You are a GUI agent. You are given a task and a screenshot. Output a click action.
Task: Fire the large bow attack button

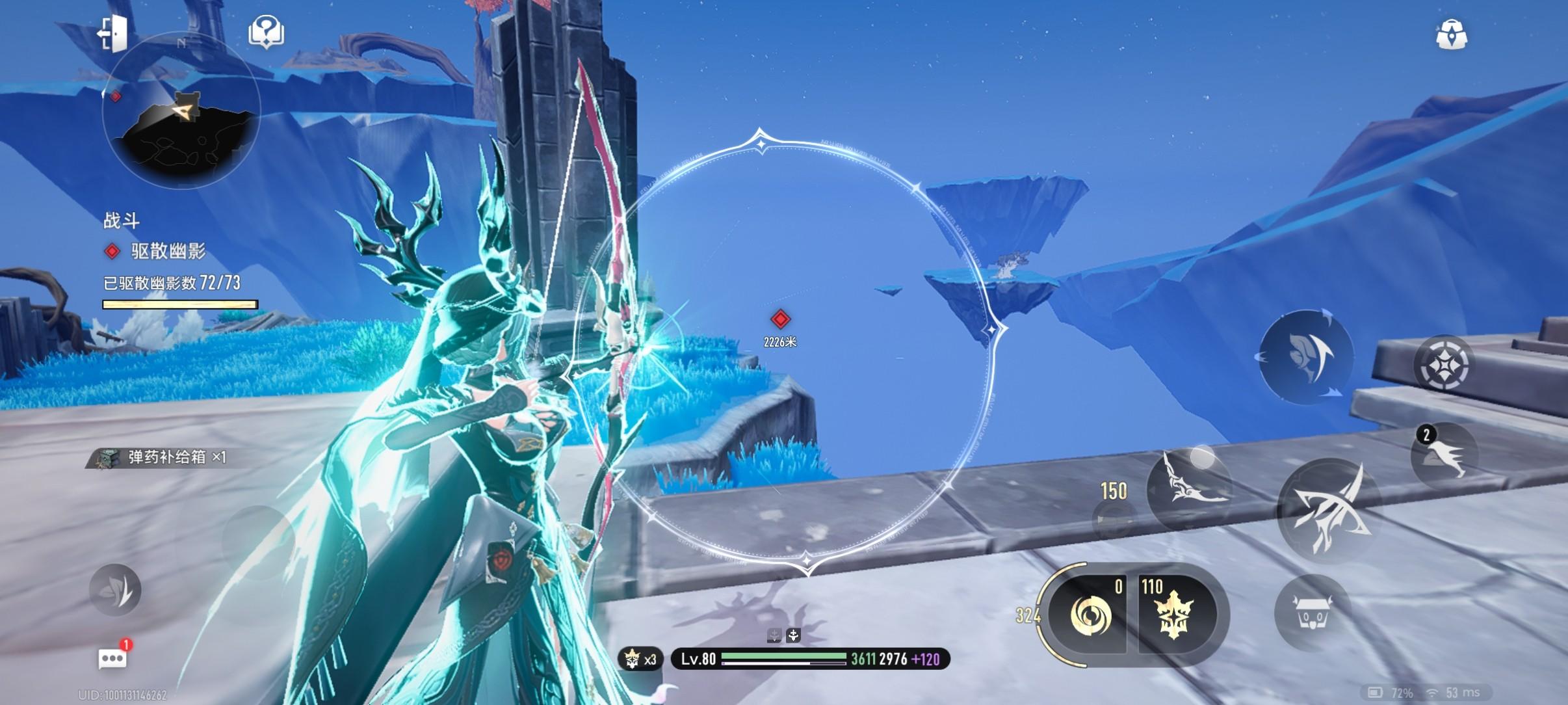[x=1328, y=511]
